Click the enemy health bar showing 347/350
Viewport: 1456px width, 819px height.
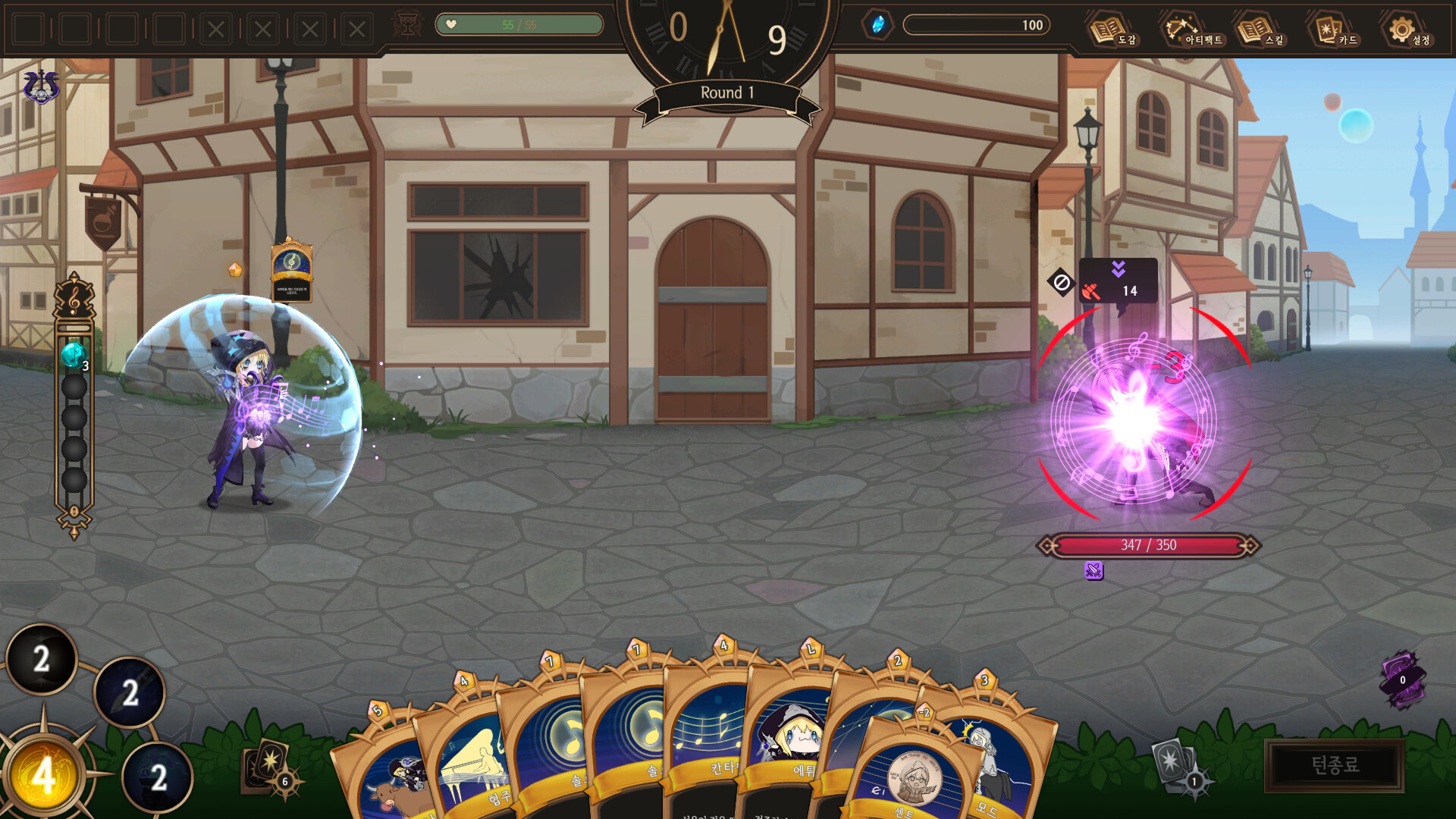(1146, 543)
